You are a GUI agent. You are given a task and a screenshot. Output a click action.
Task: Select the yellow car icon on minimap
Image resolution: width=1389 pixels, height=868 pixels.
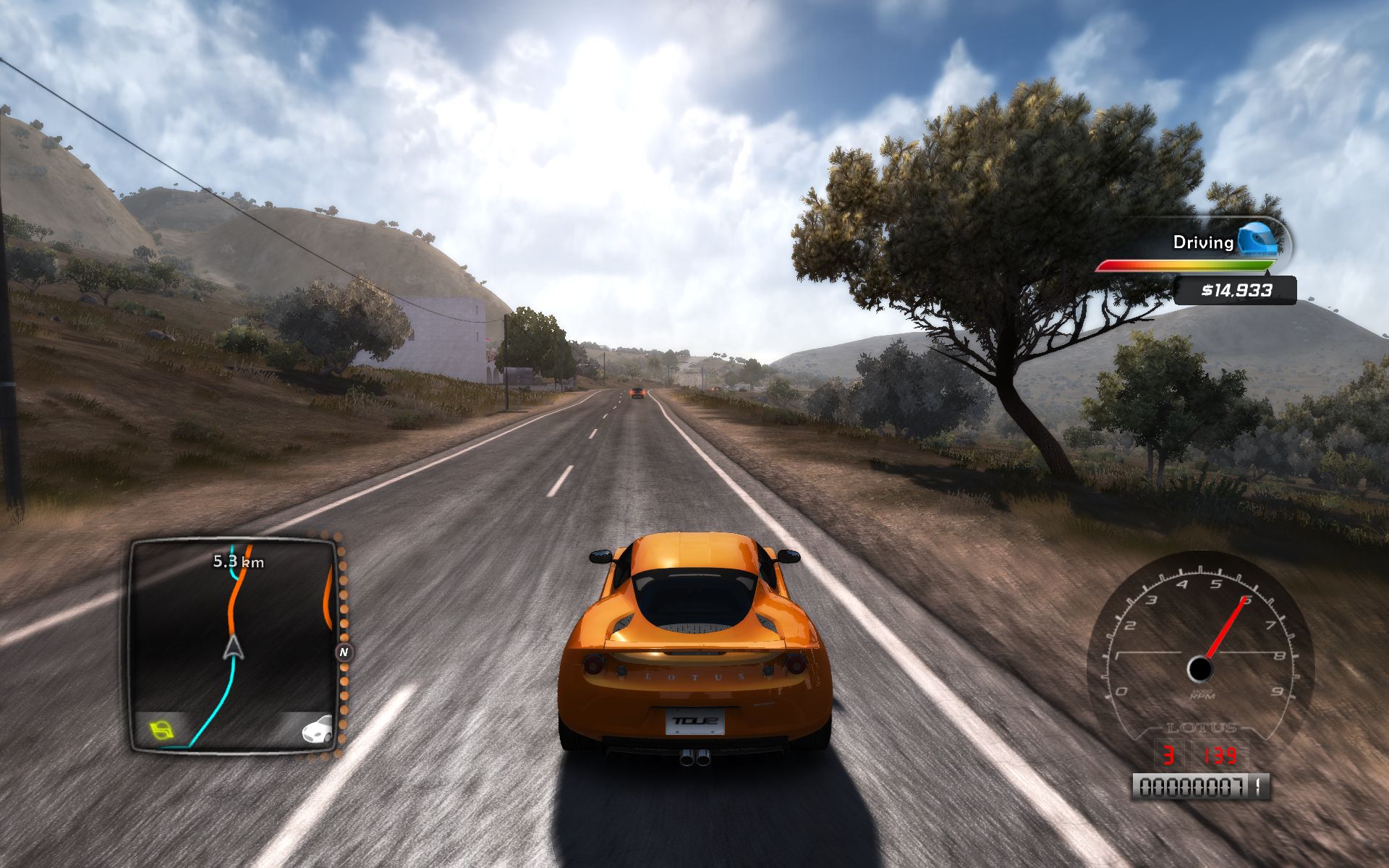tap(162, 729)
